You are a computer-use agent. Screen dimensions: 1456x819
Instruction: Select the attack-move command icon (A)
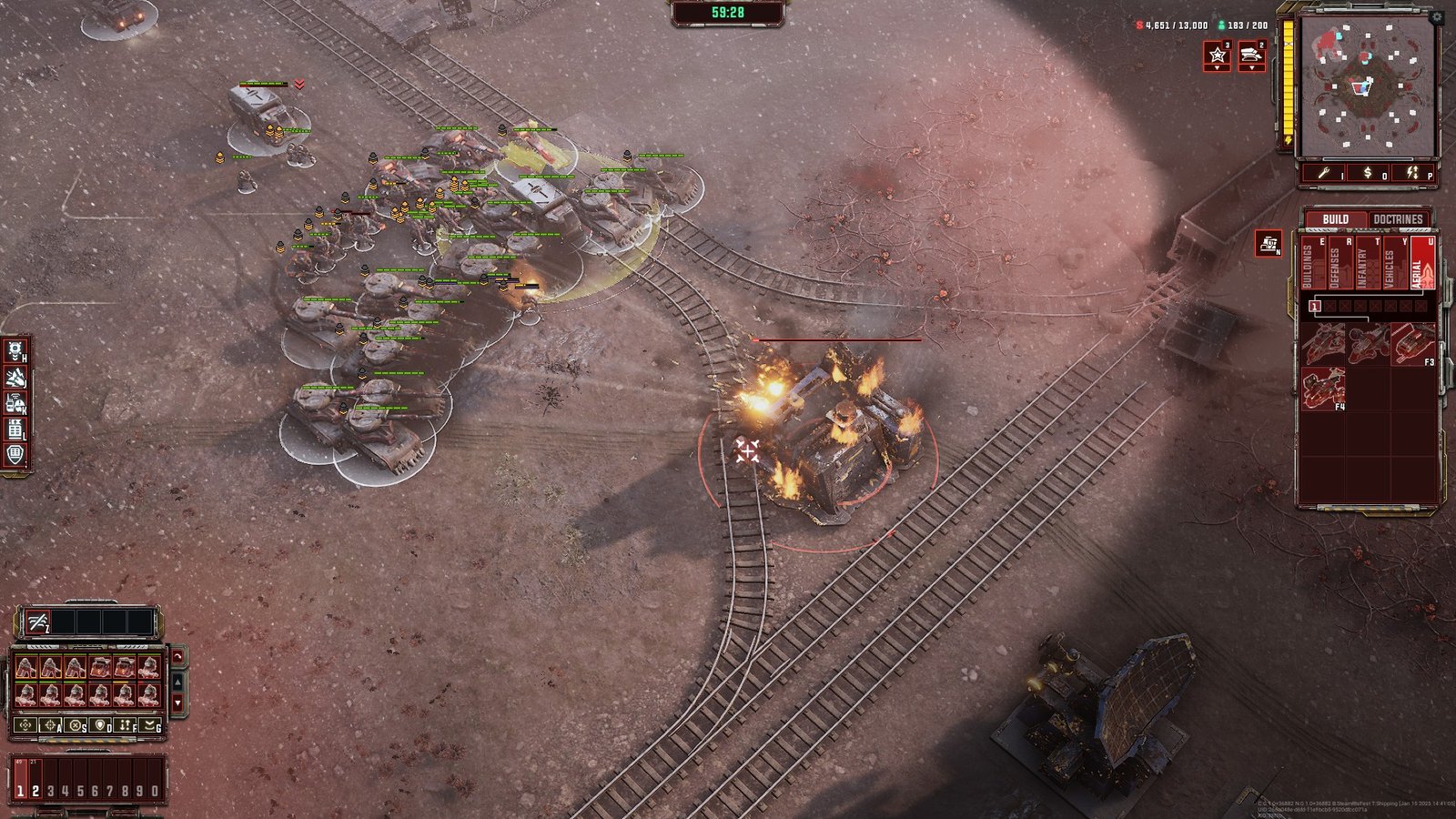point(50,724)
